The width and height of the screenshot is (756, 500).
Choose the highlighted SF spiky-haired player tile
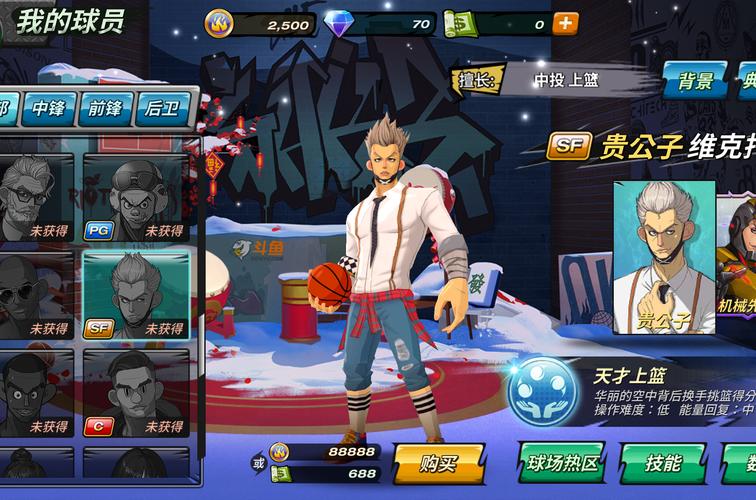point(136,294)
